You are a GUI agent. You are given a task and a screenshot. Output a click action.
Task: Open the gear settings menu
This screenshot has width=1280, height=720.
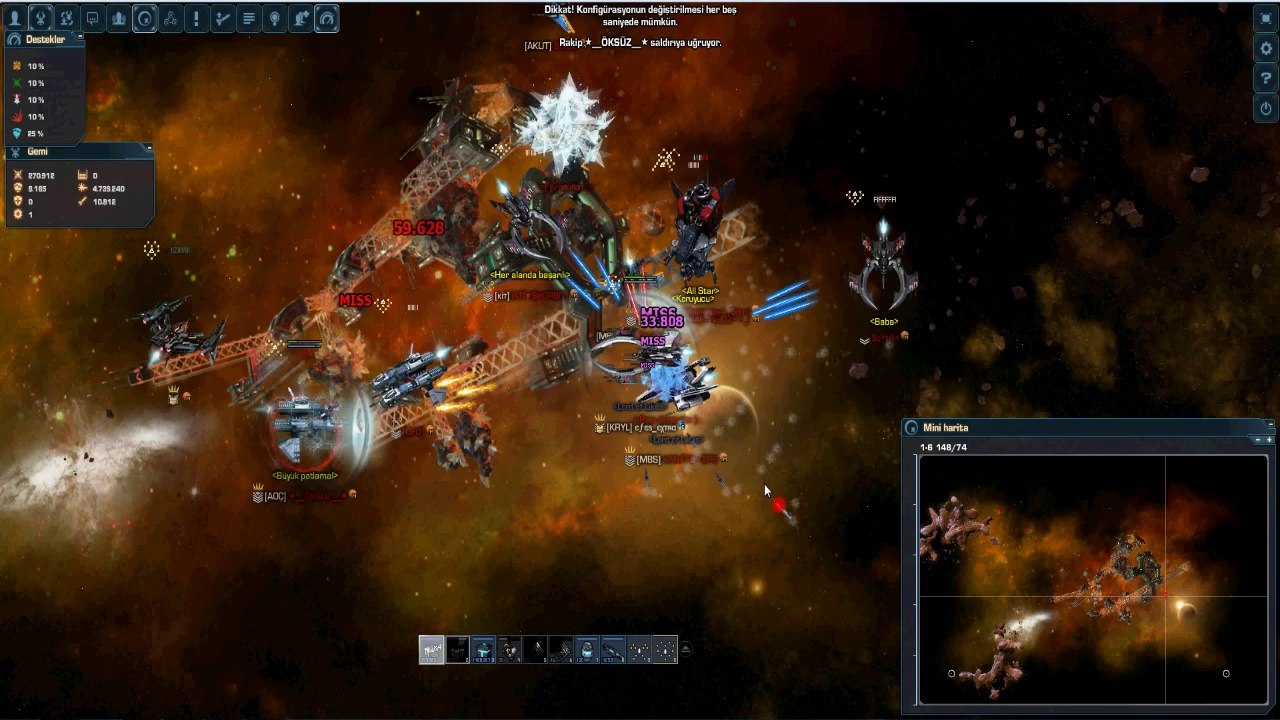(1266, 48)
